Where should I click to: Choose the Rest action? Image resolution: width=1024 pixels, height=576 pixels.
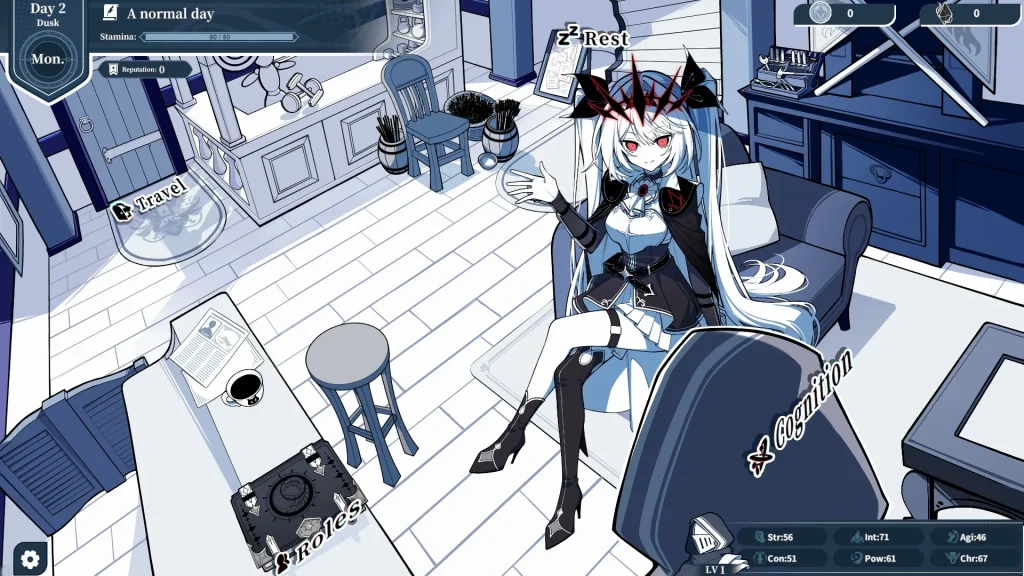click(594, 39)
